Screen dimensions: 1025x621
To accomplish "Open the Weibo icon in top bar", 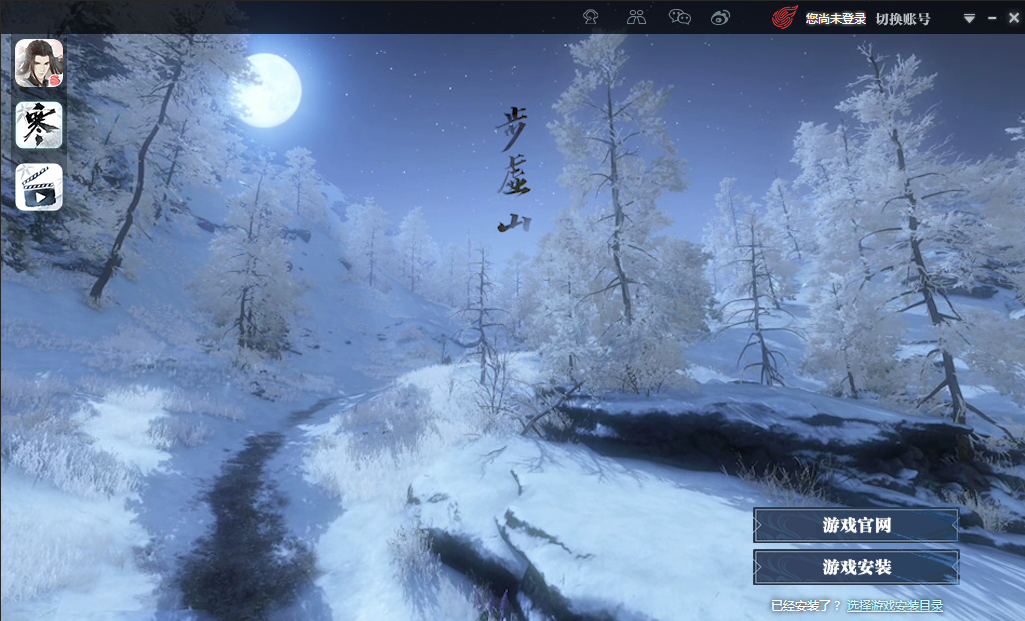I will pos(721,17).
